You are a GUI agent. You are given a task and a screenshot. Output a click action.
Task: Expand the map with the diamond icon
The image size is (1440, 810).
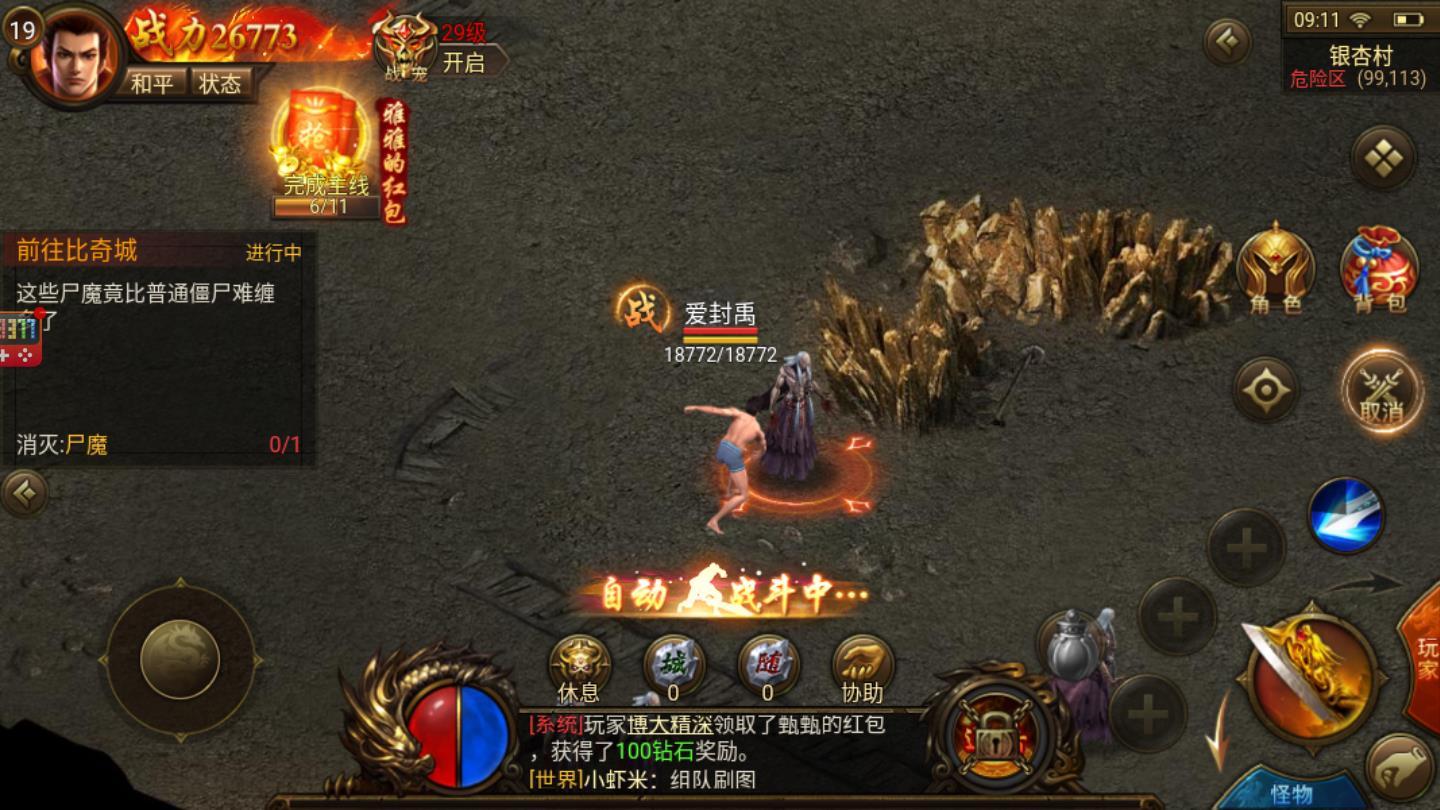(1383, 158)
